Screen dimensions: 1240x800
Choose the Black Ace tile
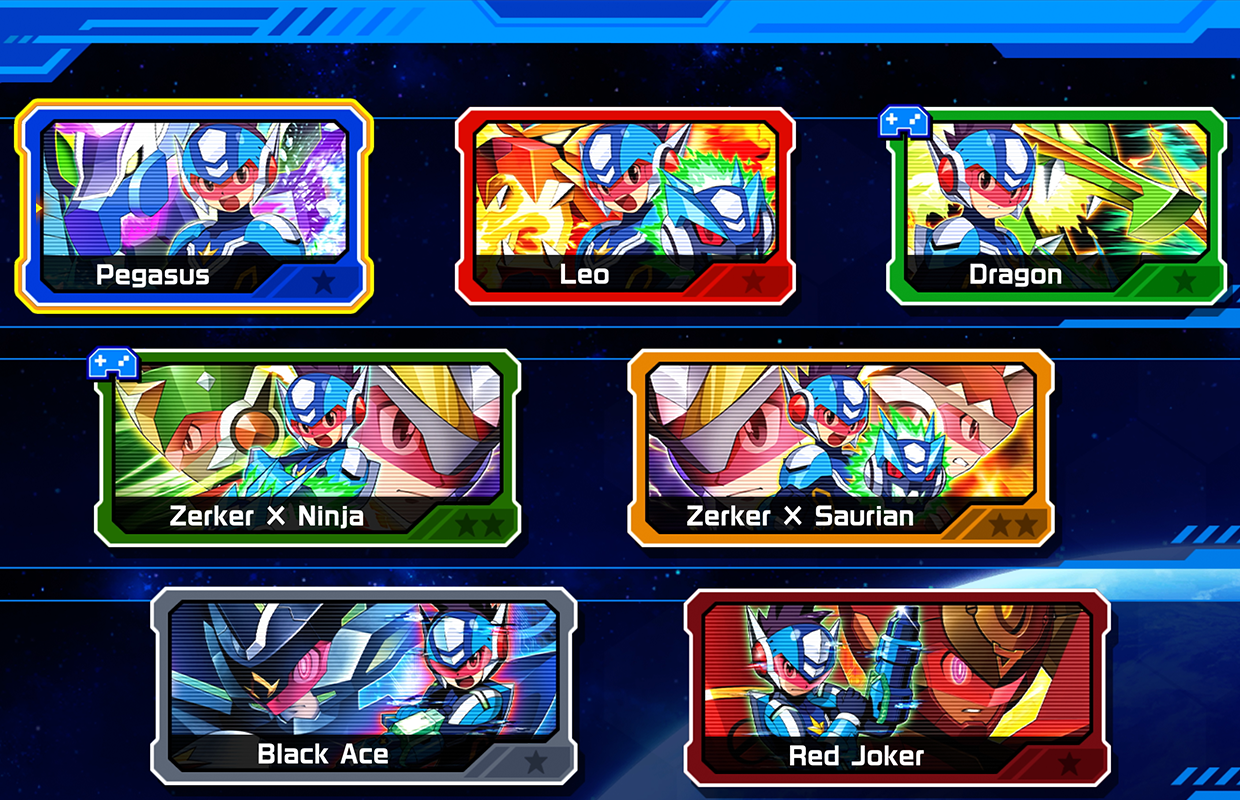point(364,687)
